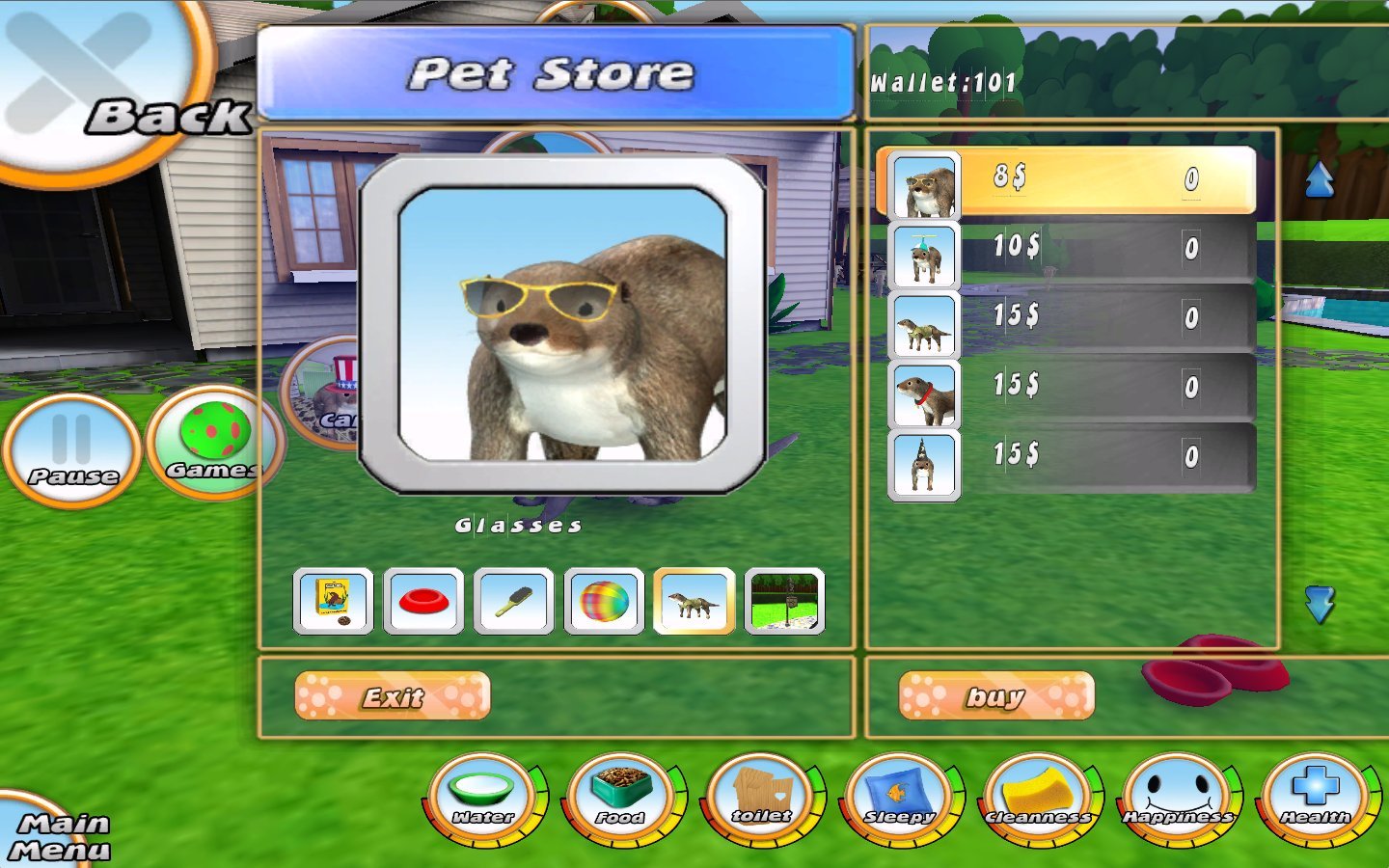Exit the Pet Store
This screenshot has width=1389, height=868.
[393, 696]
